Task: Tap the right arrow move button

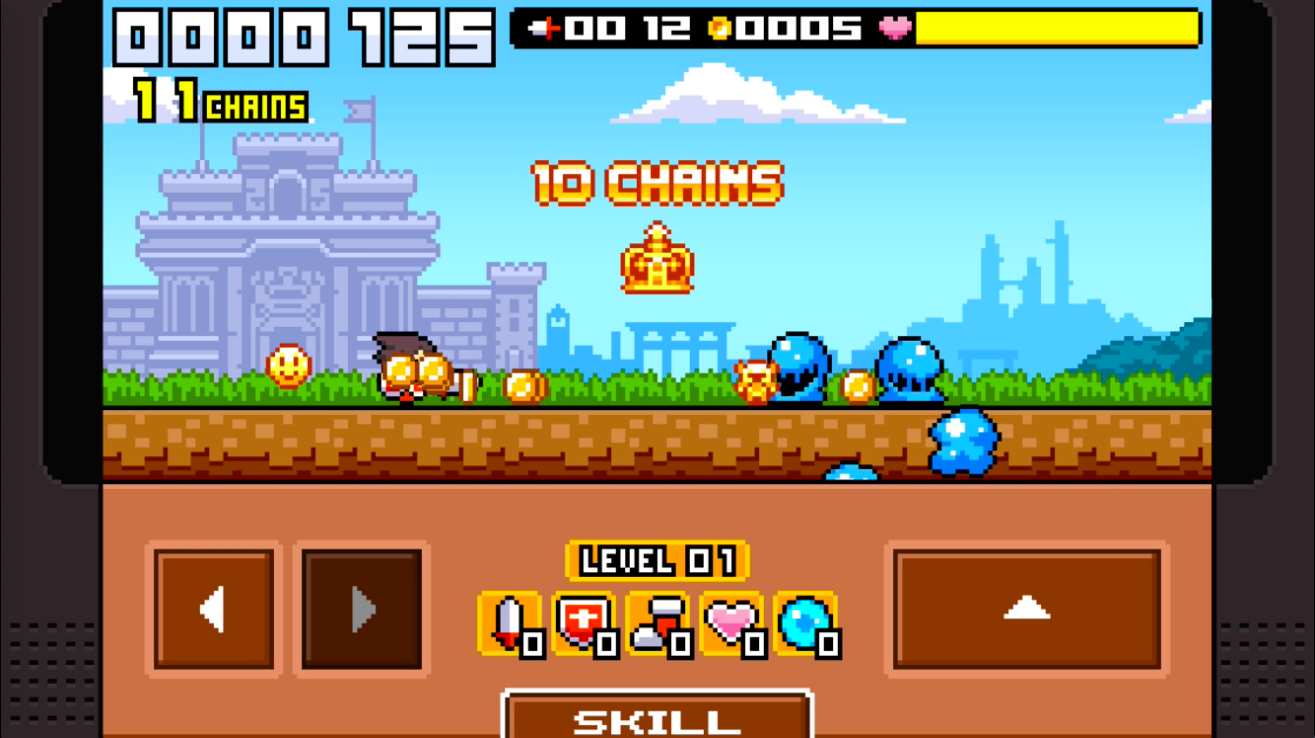Action: [362, 609]
